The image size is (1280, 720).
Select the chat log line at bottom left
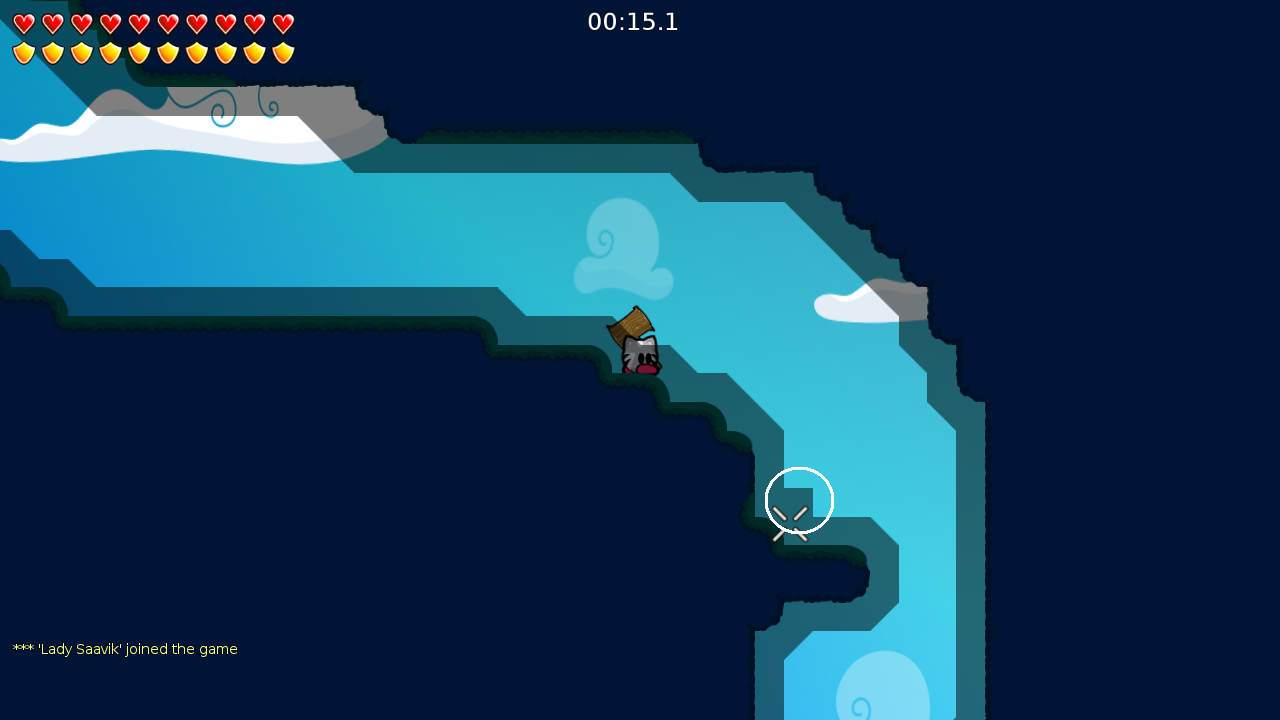[125, 649]
